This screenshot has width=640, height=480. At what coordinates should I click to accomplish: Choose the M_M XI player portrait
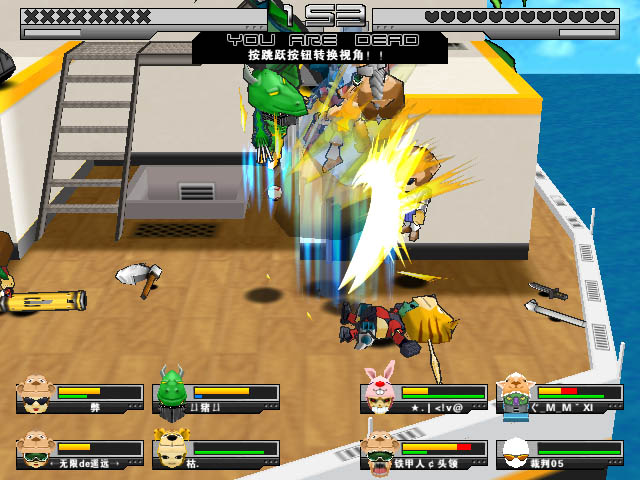pos(514,393)
